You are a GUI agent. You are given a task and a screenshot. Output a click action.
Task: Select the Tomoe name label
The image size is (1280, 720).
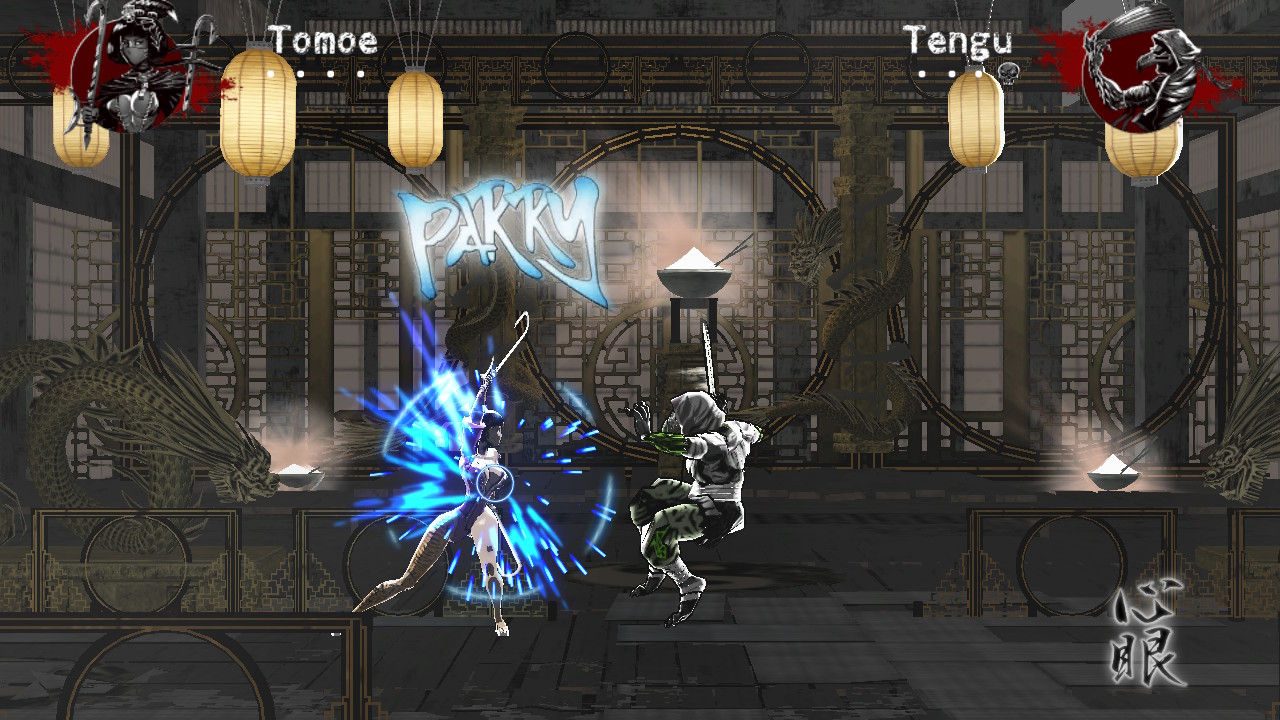pyautogui.click(x=320, y=42)
